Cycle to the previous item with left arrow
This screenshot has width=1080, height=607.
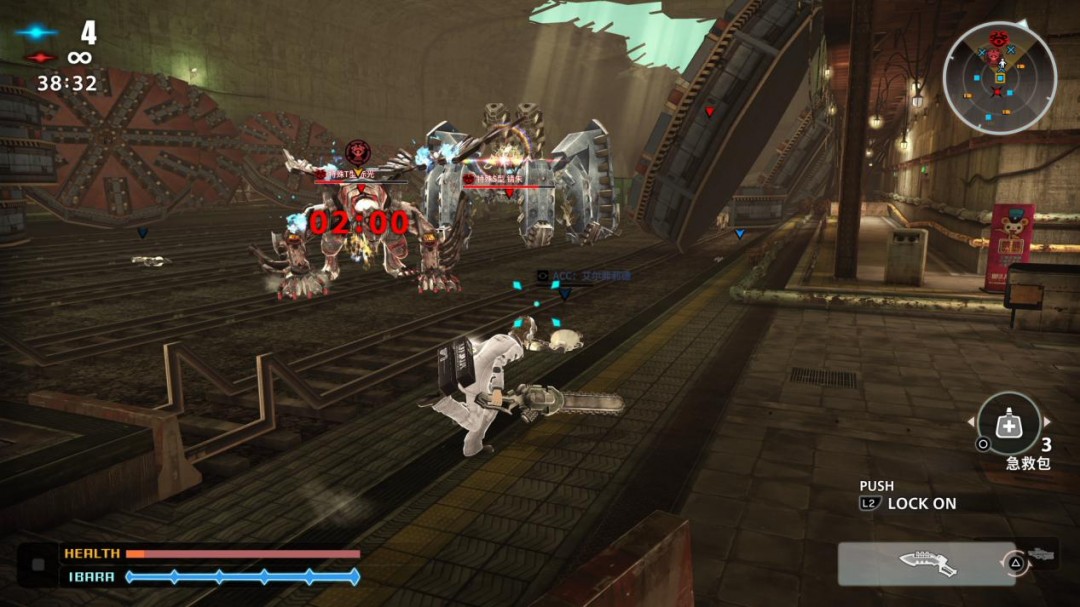[971, 423]
